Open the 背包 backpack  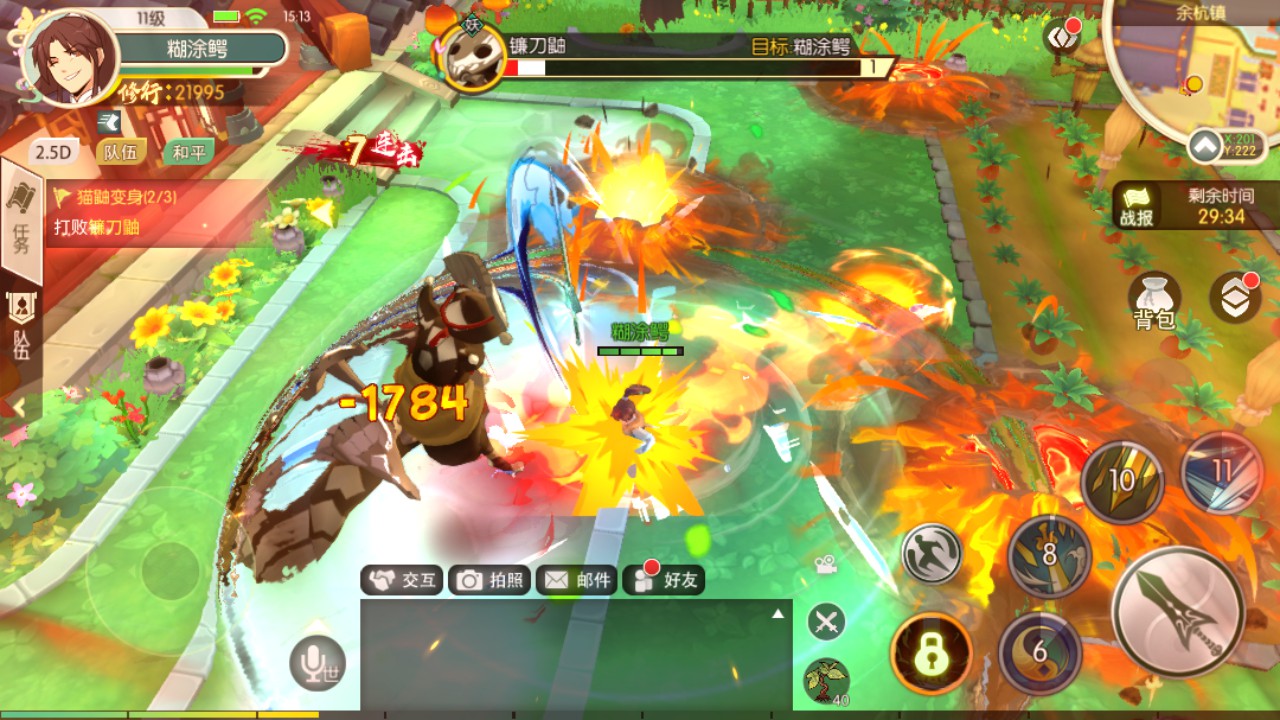pyautogui.click(x=1154, y=302)
